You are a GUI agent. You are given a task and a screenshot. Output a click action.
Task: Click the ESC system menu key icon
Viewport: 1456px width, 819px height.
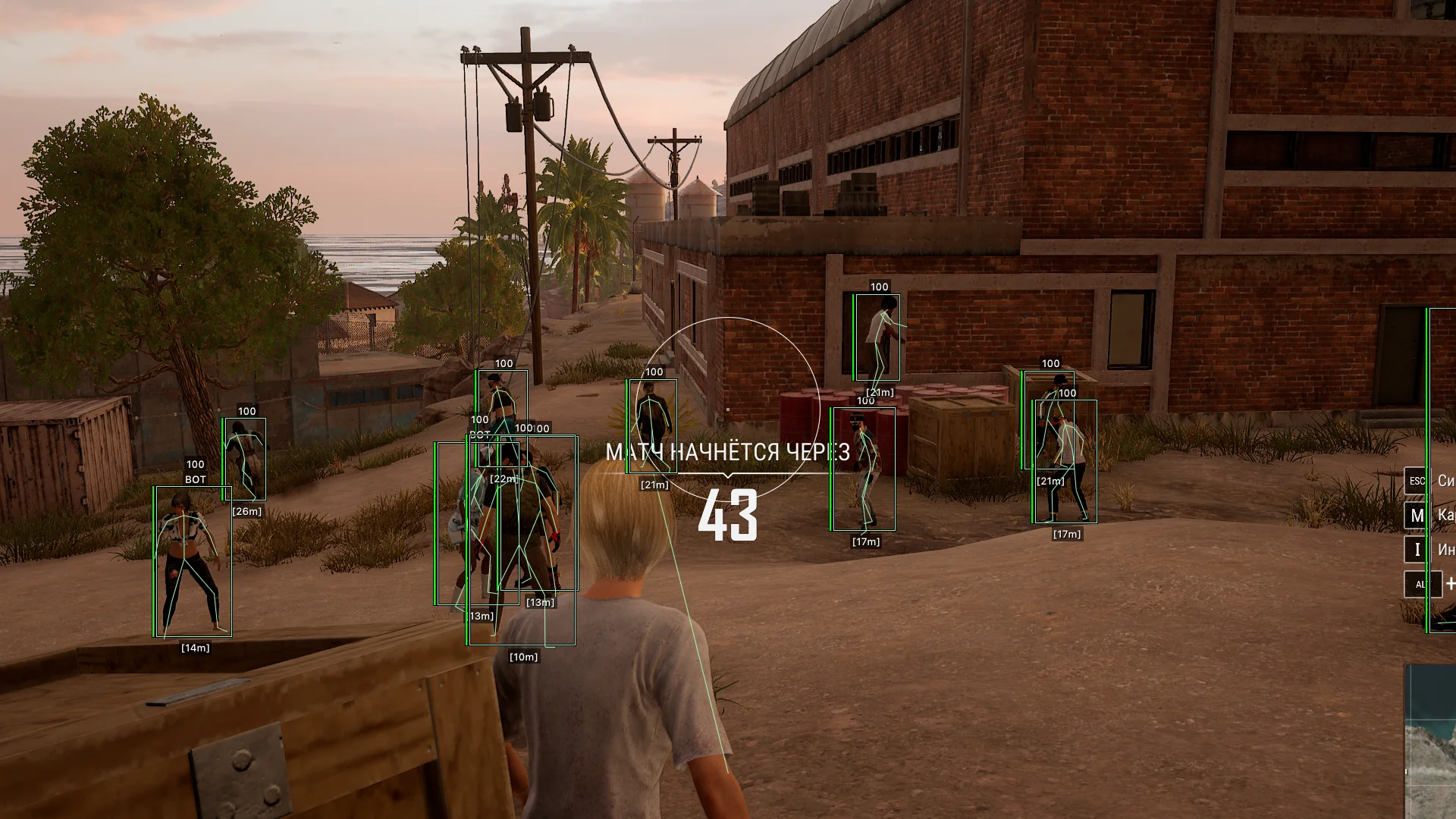pos(1417,479)
